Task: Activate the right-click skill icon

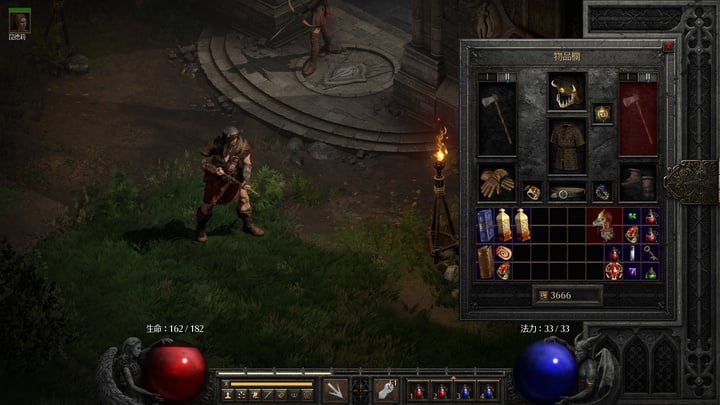Action: (385, 390)
